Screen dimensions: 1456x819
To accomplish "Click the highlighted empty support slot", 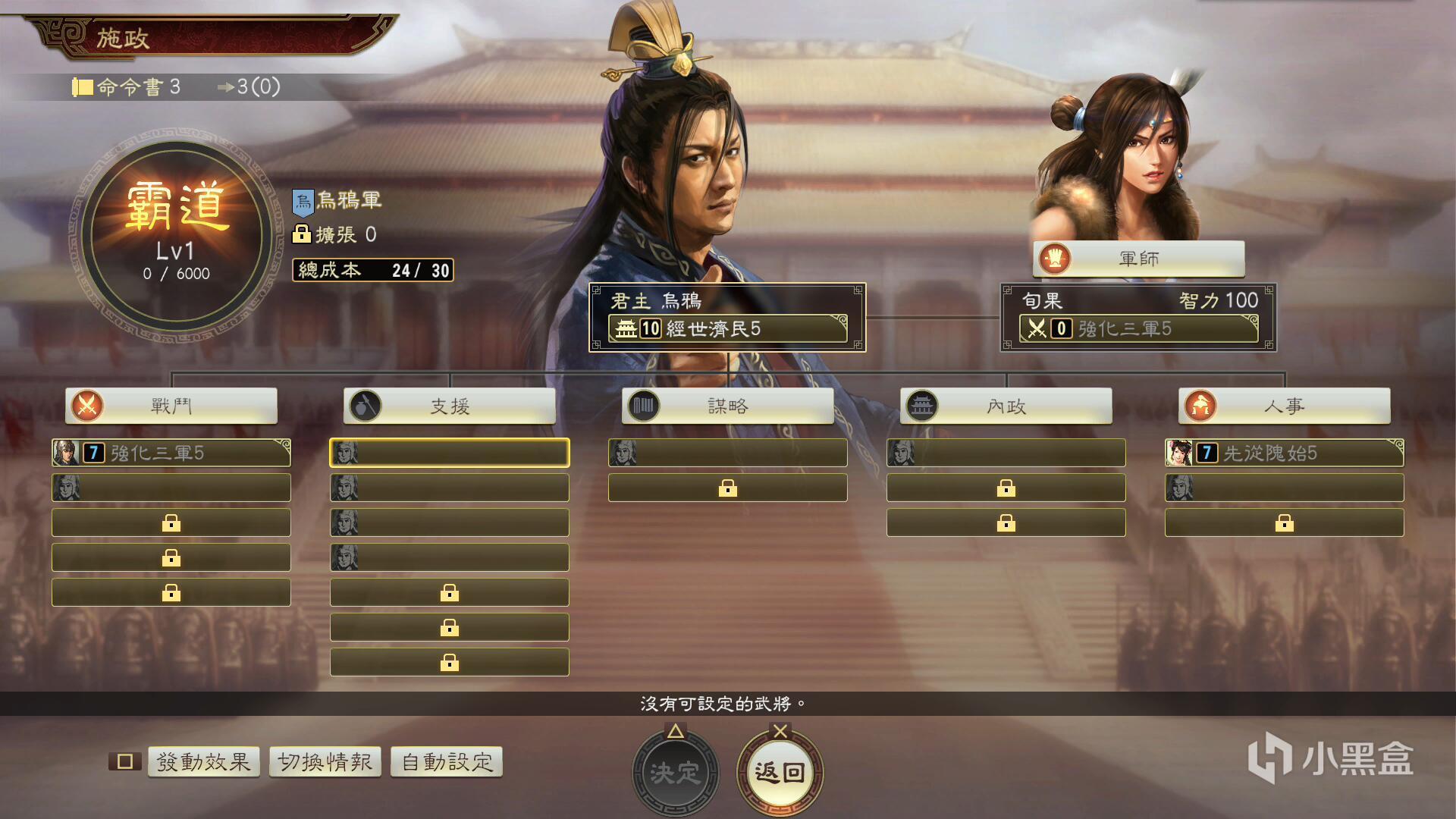I will (x=450, y=453).
